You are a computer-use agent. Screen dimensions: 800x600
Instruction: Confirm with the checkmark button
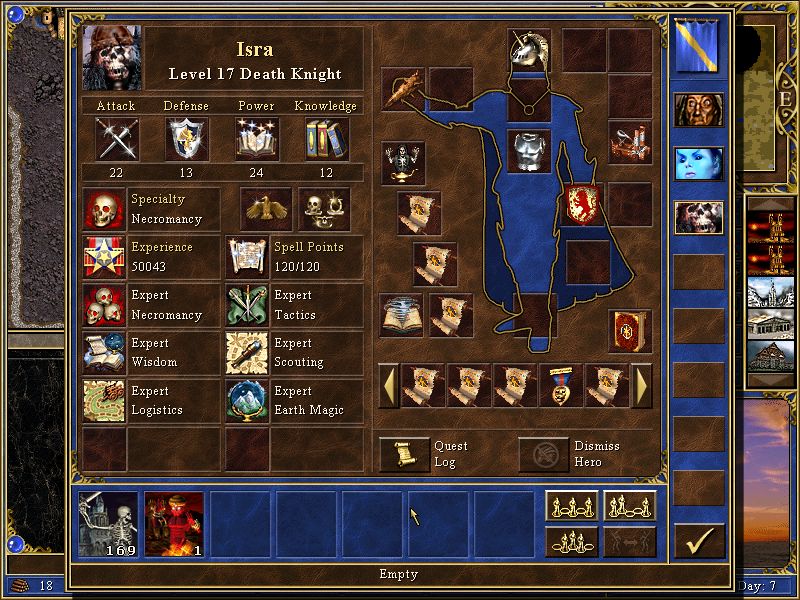[x=698, y=541]
